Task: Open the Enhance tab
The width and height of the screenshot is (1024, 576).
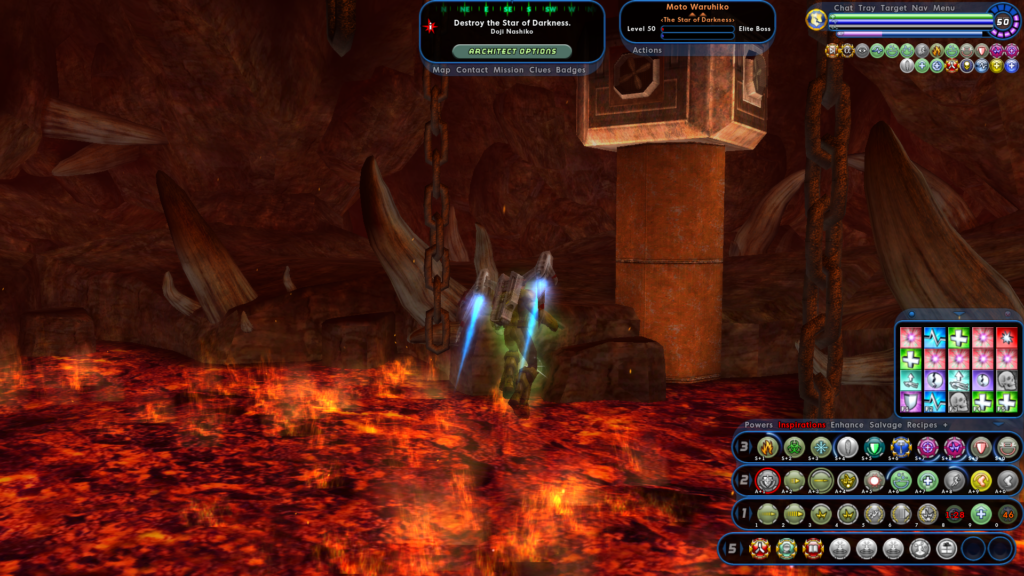Action: [x=847, y=425]
